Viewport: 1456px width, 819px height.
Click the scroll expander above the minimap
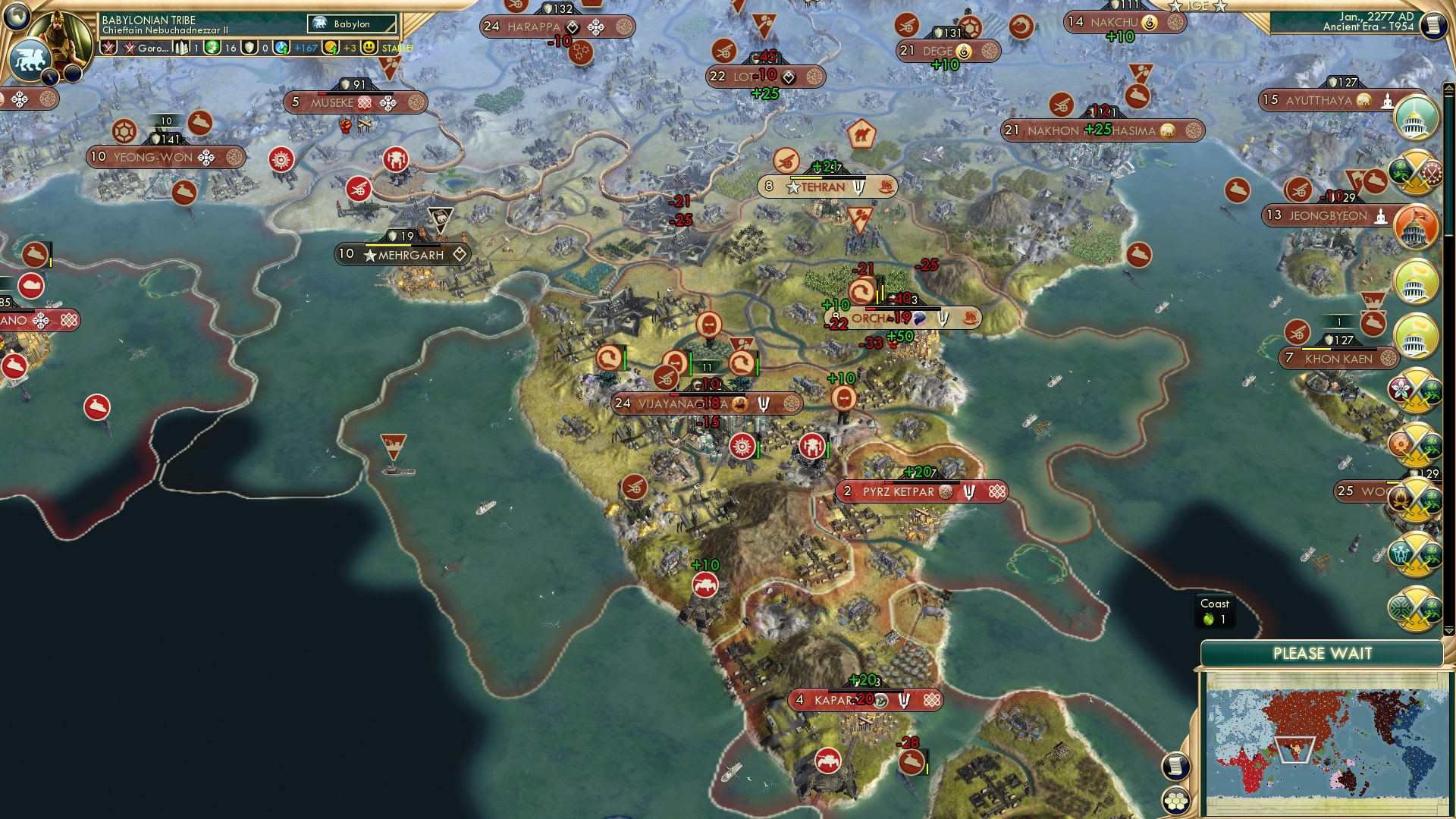point(1175,764)
